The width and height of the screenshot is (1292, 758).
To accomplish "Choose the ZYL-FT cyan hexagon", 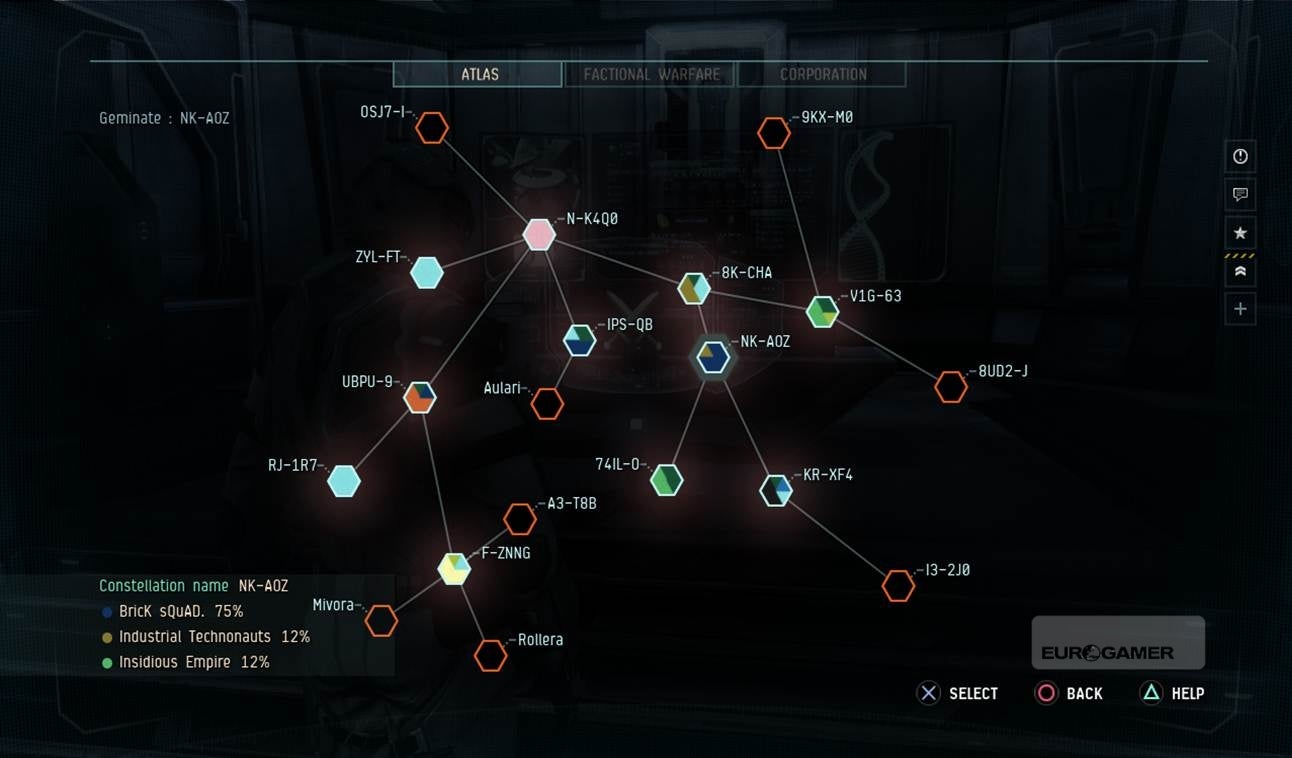I will pyautogui.click(x=427, y=272).
